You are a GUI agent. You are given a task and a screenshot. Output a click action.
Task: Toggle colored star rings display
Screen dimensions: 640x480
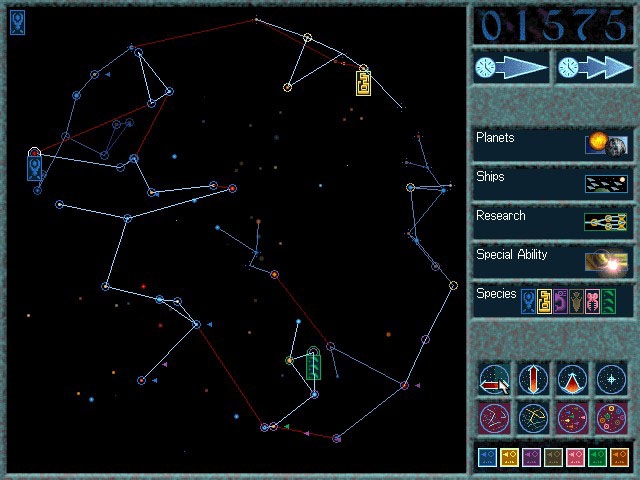(x=610, y=417)
